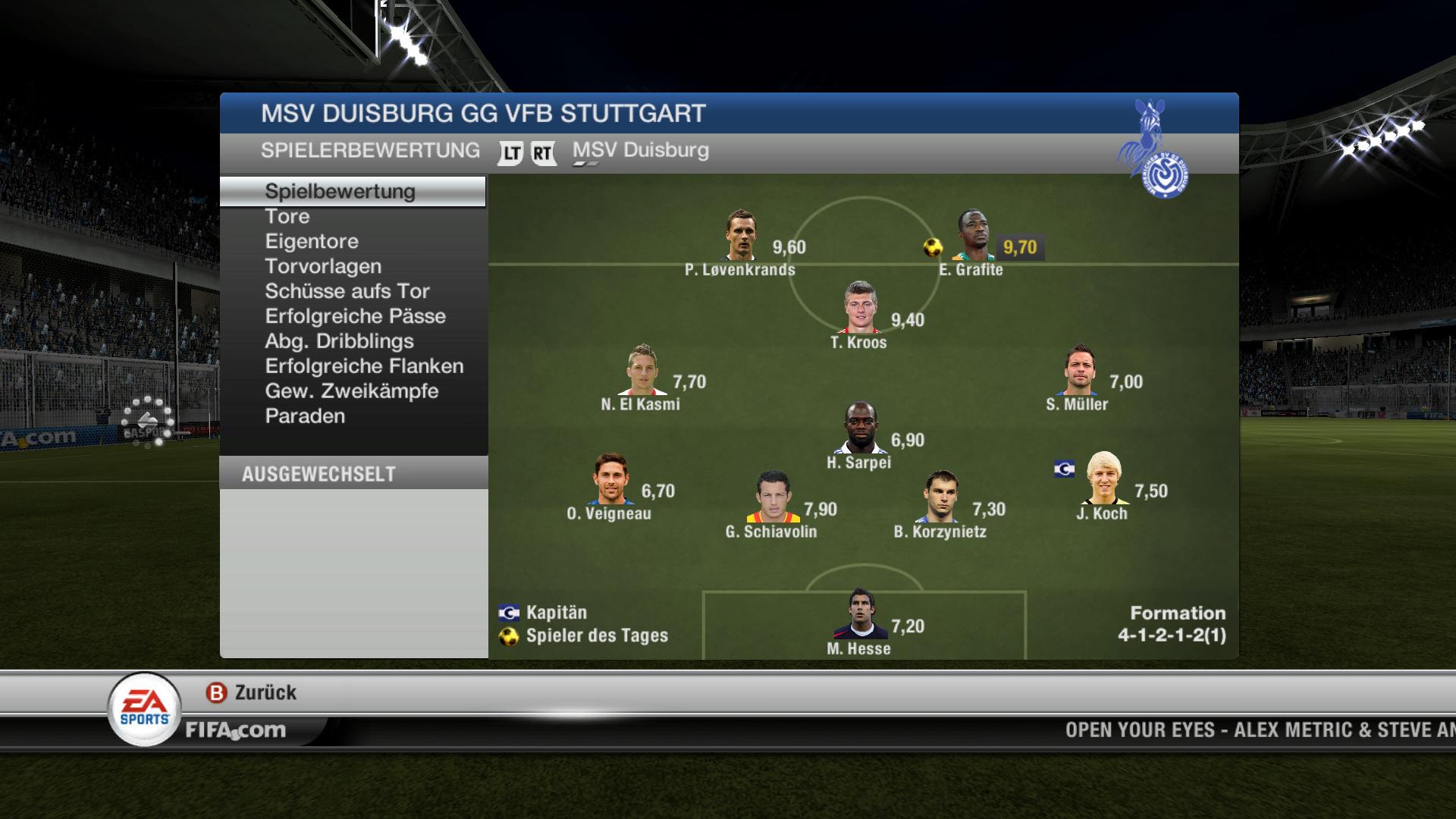1456x819 pixels.
Task: Choose N. El Kasmi's portrait
Action: pos(642,371)
